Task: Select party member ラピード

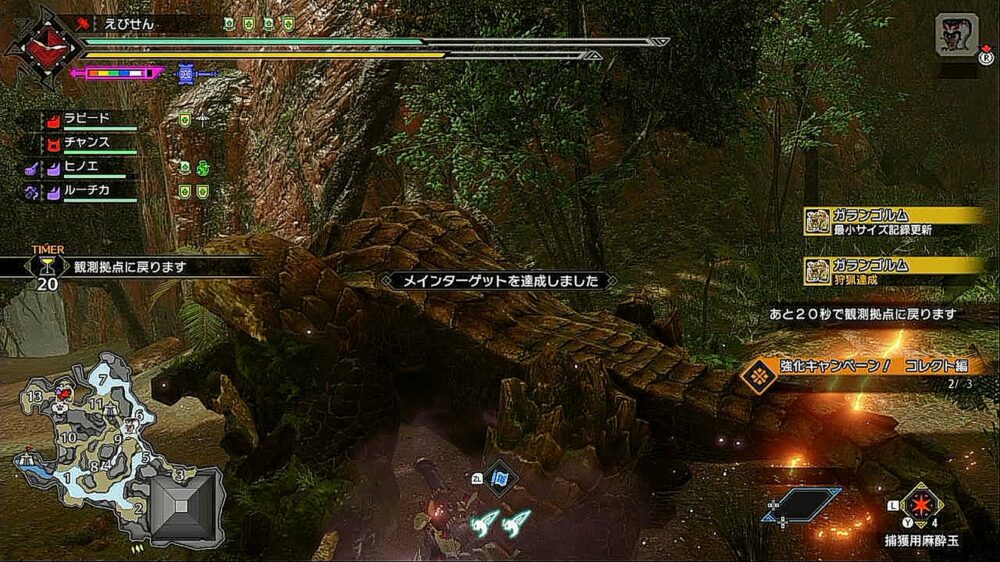Action: 88,119
